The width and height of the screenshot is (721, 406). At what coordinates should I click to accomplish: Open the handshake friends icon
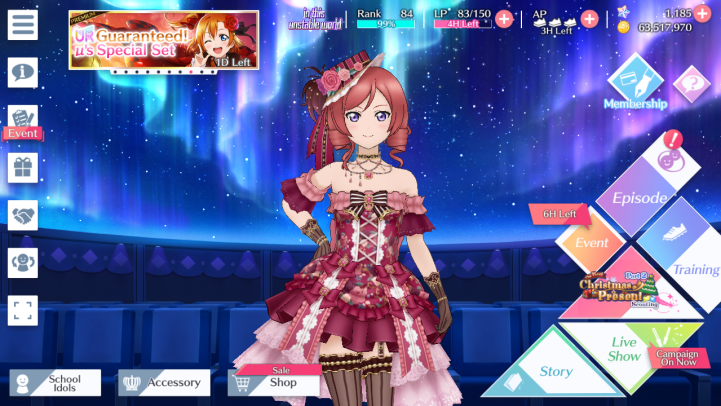[22, 214]
